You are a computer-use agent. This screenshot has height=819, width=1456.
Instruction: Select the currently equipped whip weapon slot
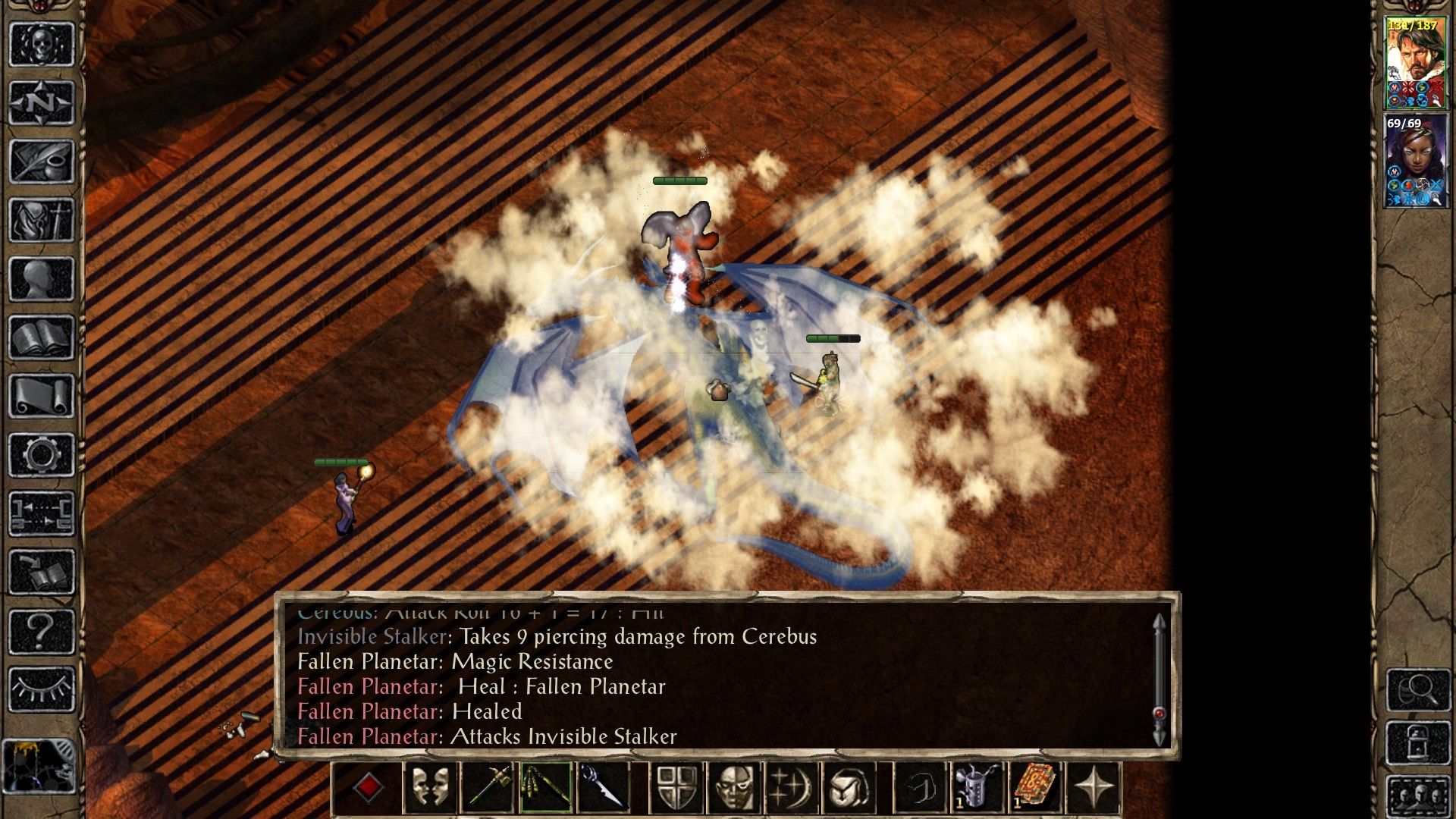(547, 786)
